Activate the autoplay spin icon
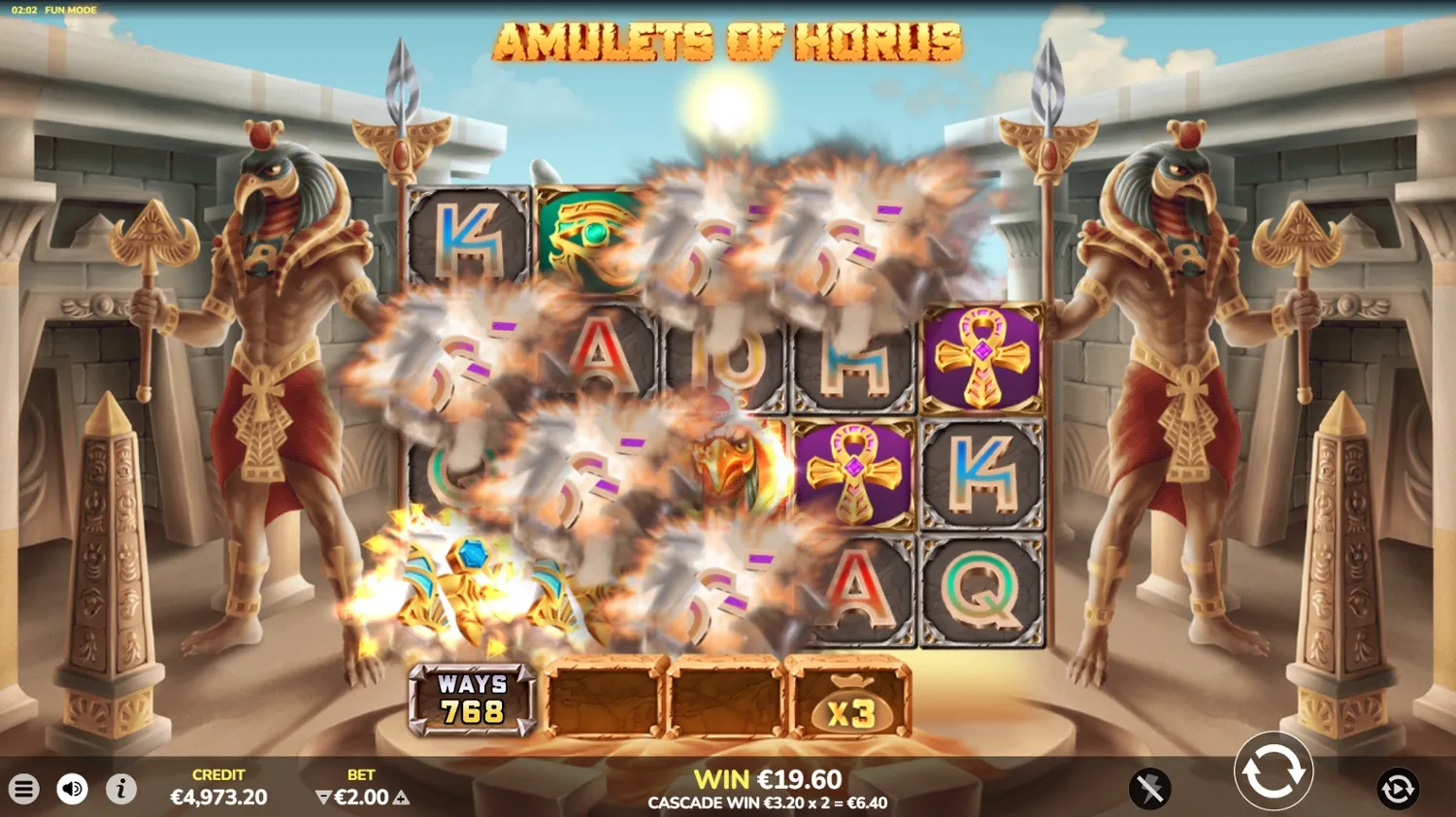1456x817 pixels. click(1396, 787)
